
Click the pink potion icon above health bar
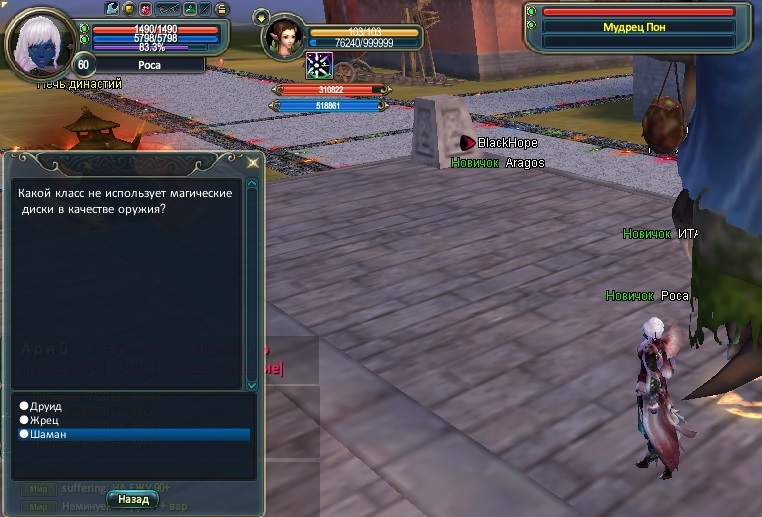click(144, 9)
